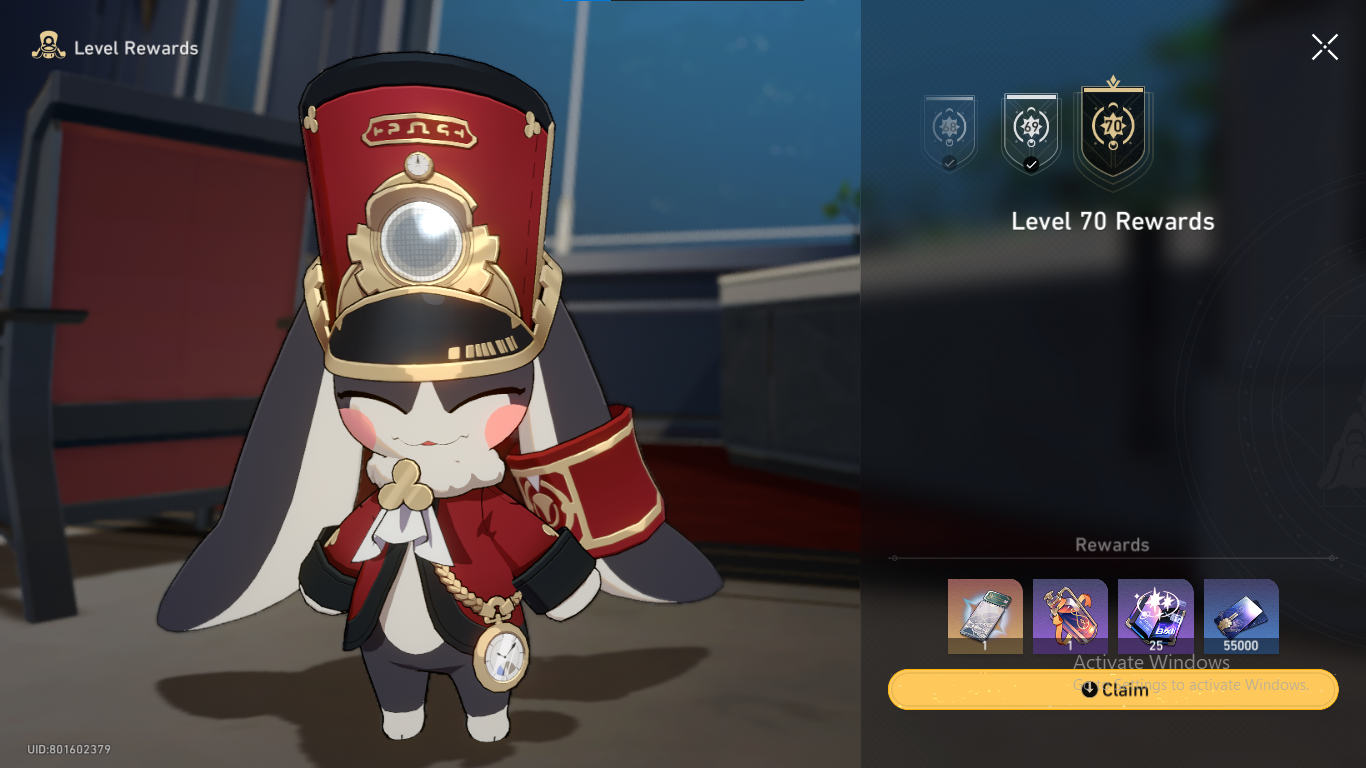Image resolution: width=1366 pixels, height=768 pixels.
Task: Click the Level 70 Rewards title
Action: (x=1112, y=221)
